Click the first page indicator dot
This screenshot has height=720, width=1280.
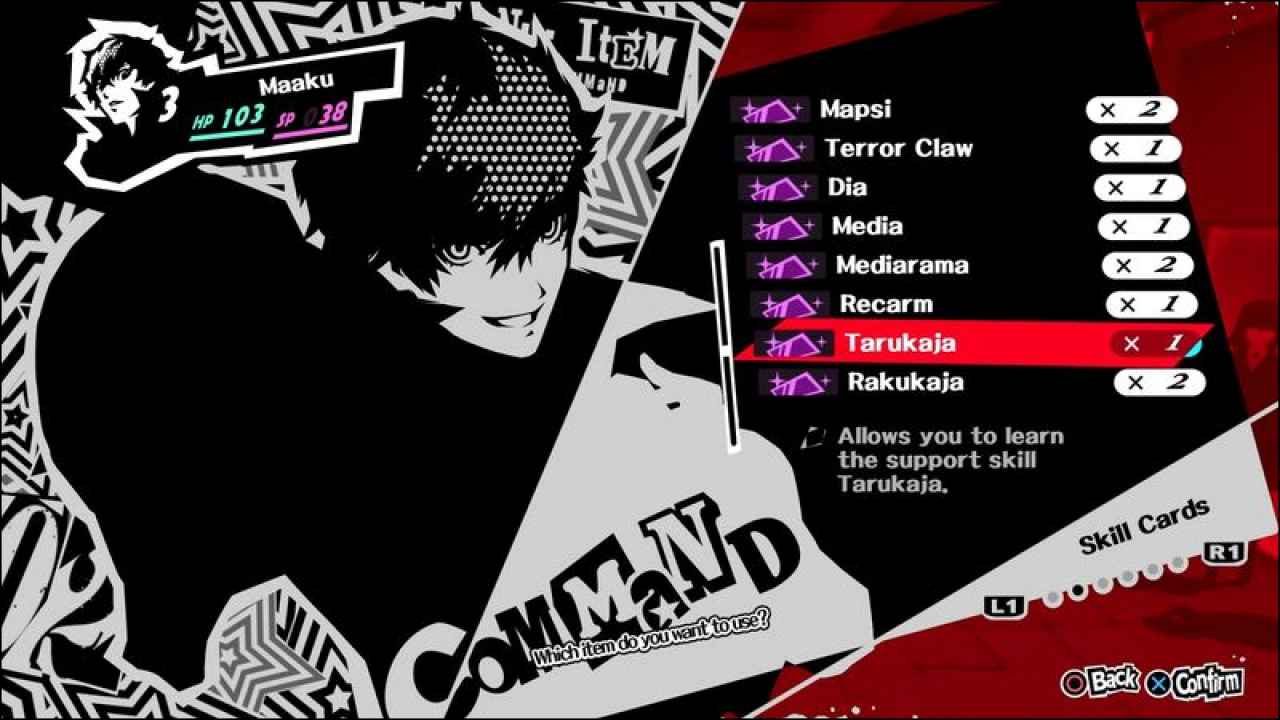[1053, 597]
